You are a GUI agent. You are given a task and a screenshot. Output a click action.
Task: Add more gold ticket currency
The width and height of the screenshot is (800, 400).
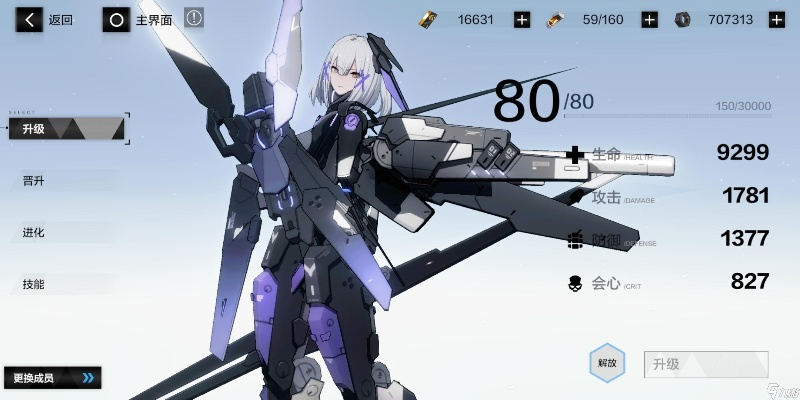point(521,19)
